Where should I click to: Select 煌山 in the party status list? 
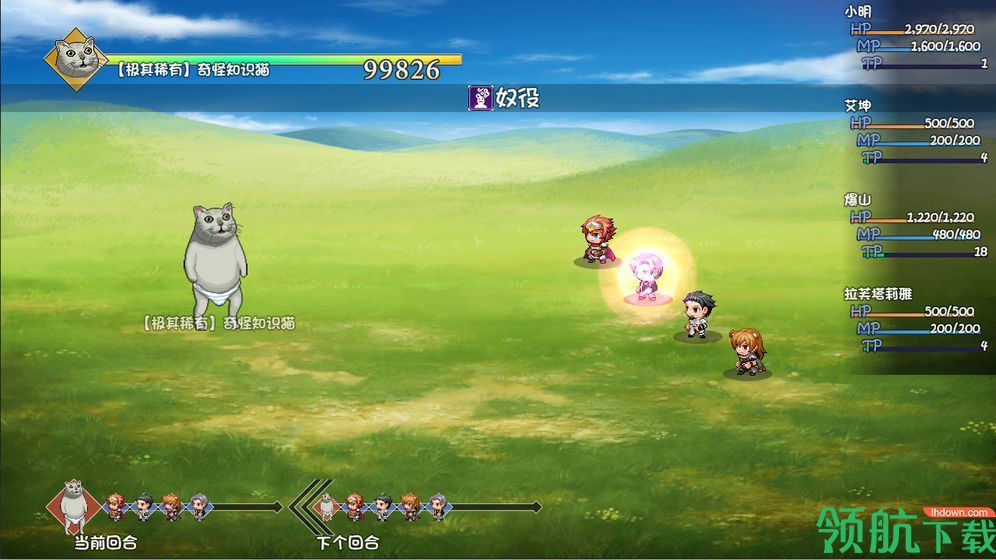click(858, 199)
